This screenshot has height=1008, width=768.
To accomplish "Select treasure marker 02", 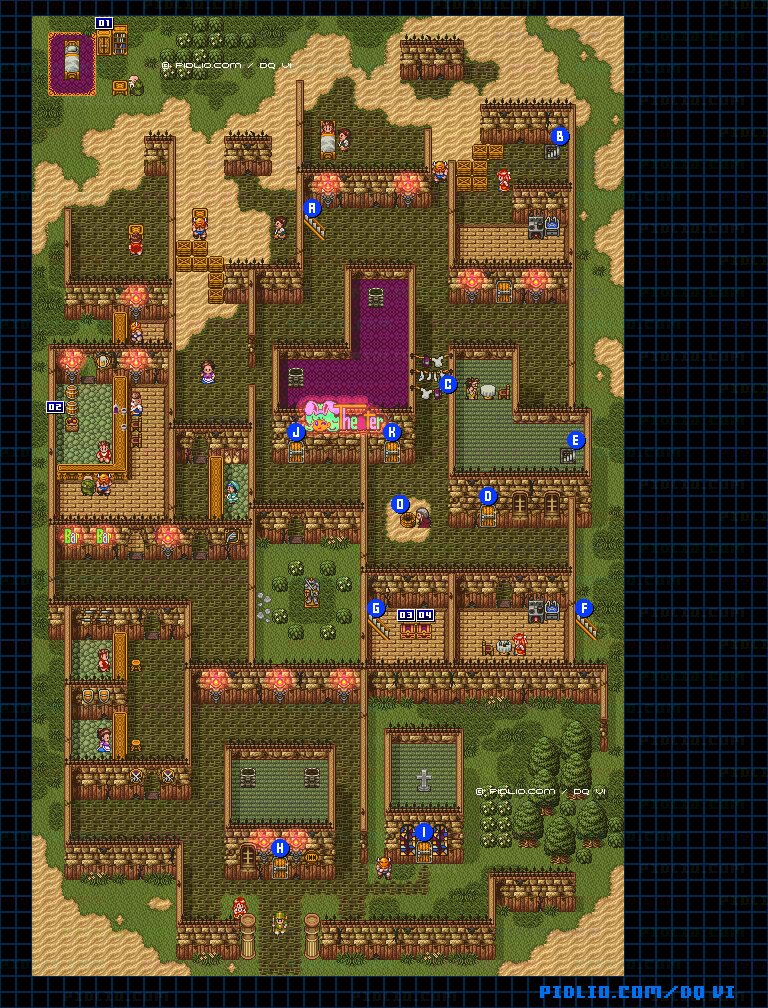I will [x=55, y=407].
